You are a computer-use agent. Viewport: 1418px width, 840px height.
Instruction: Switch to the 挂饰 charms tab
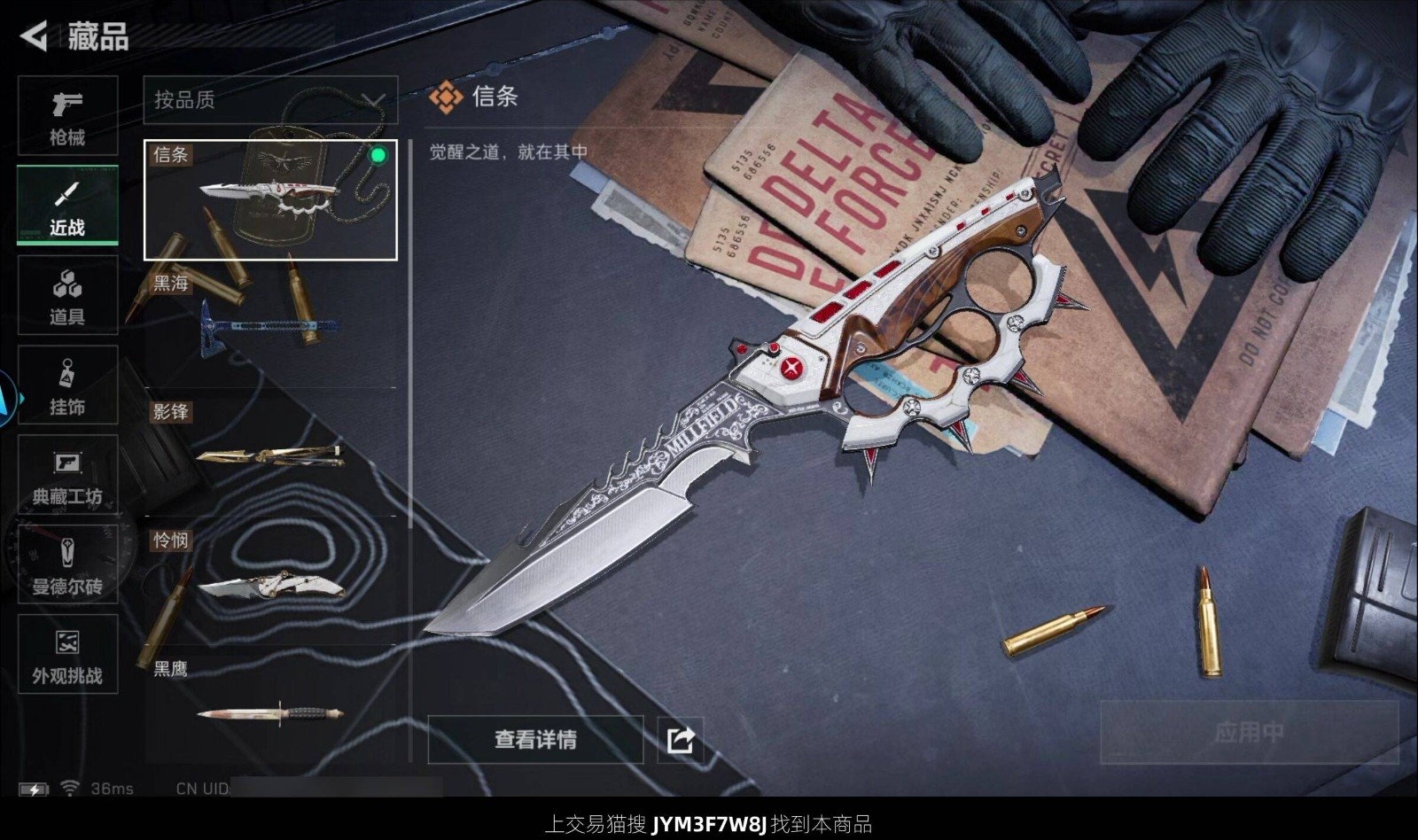coord(67,385)
